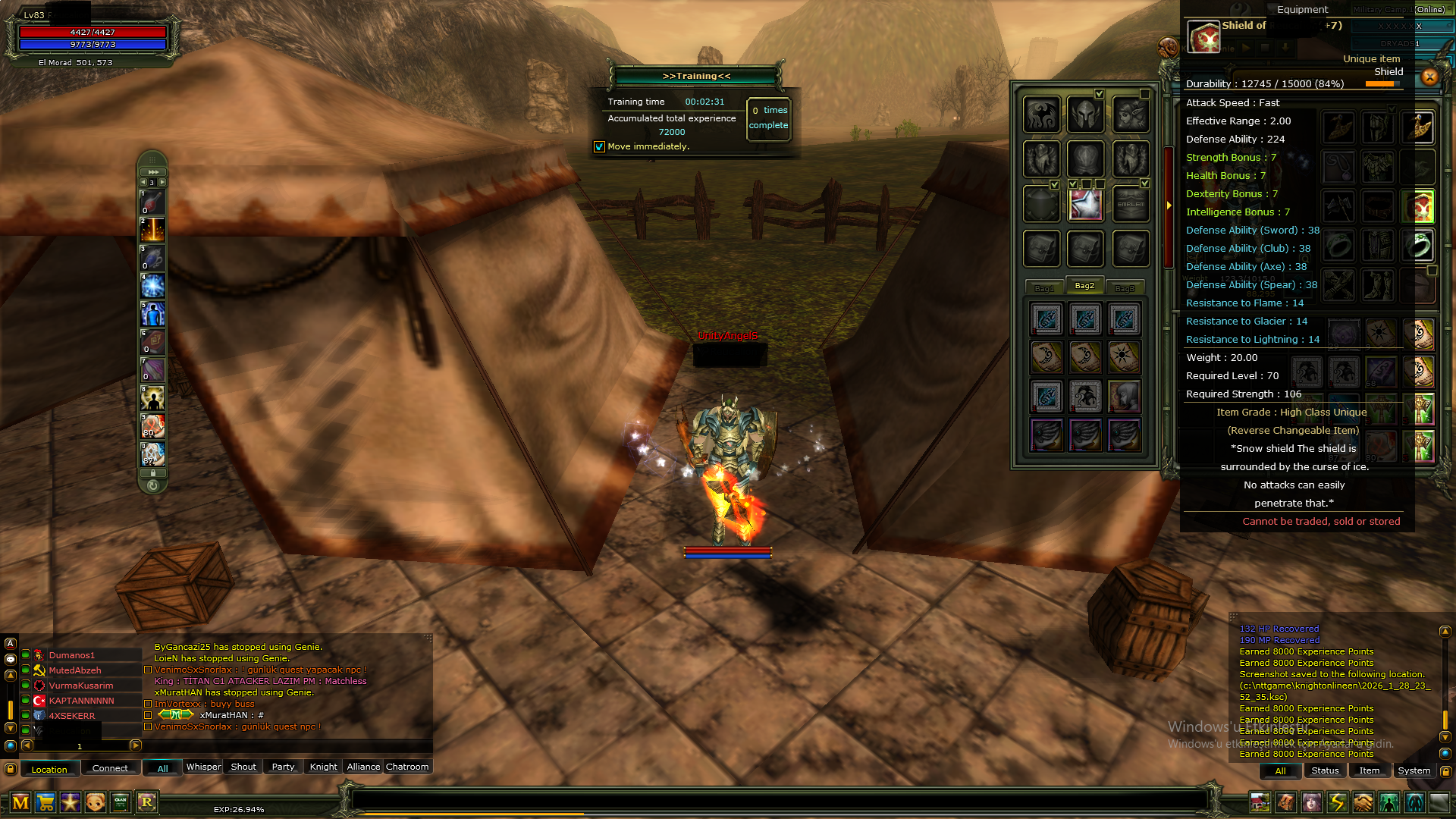This screenshot has width=1456, height=819.
Task: Click the handshake trade icon bottom right
Action: (1363, 802)
